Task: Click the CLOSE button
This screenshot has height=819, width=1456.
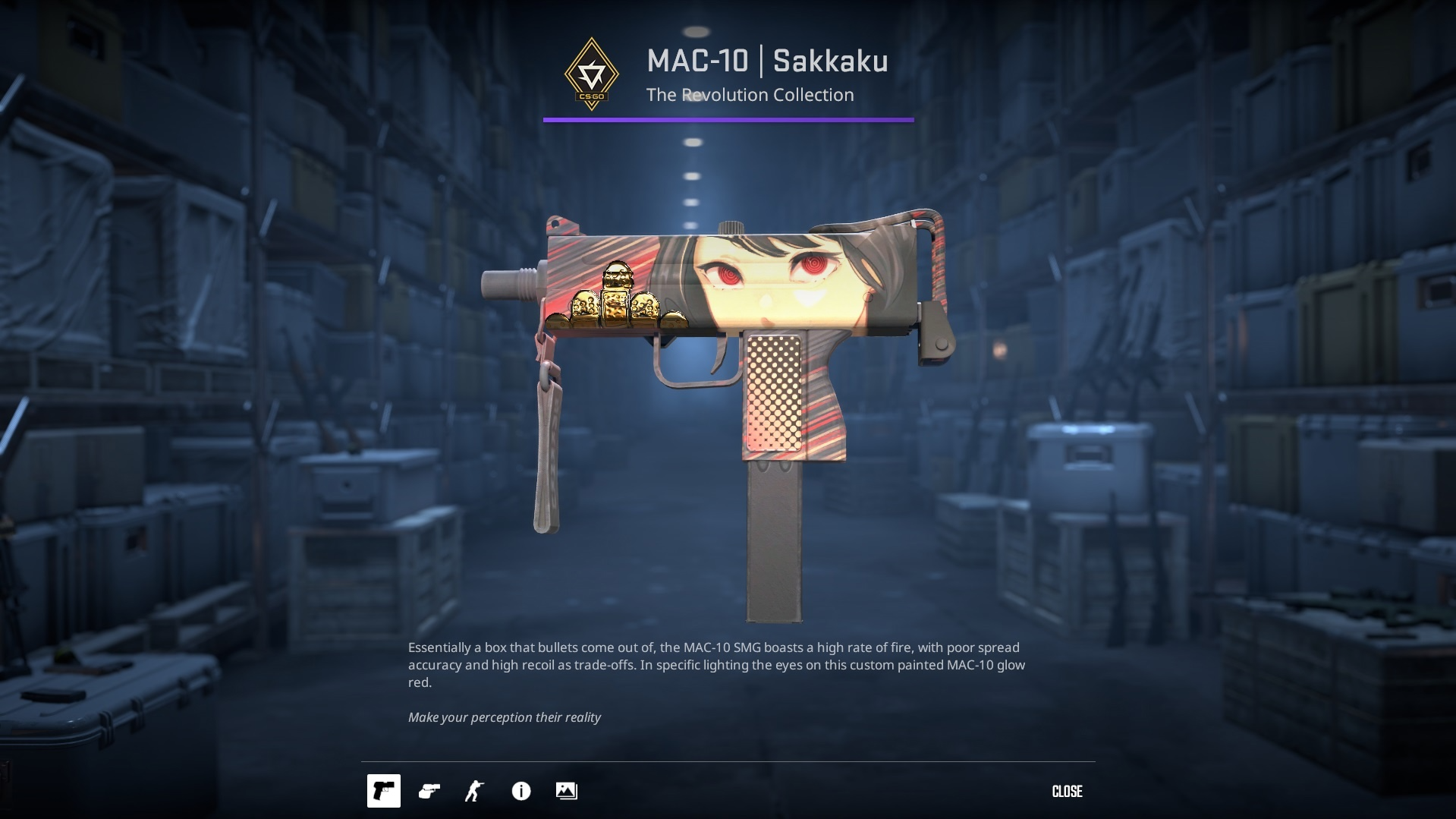Action: tap(1068, 791)
